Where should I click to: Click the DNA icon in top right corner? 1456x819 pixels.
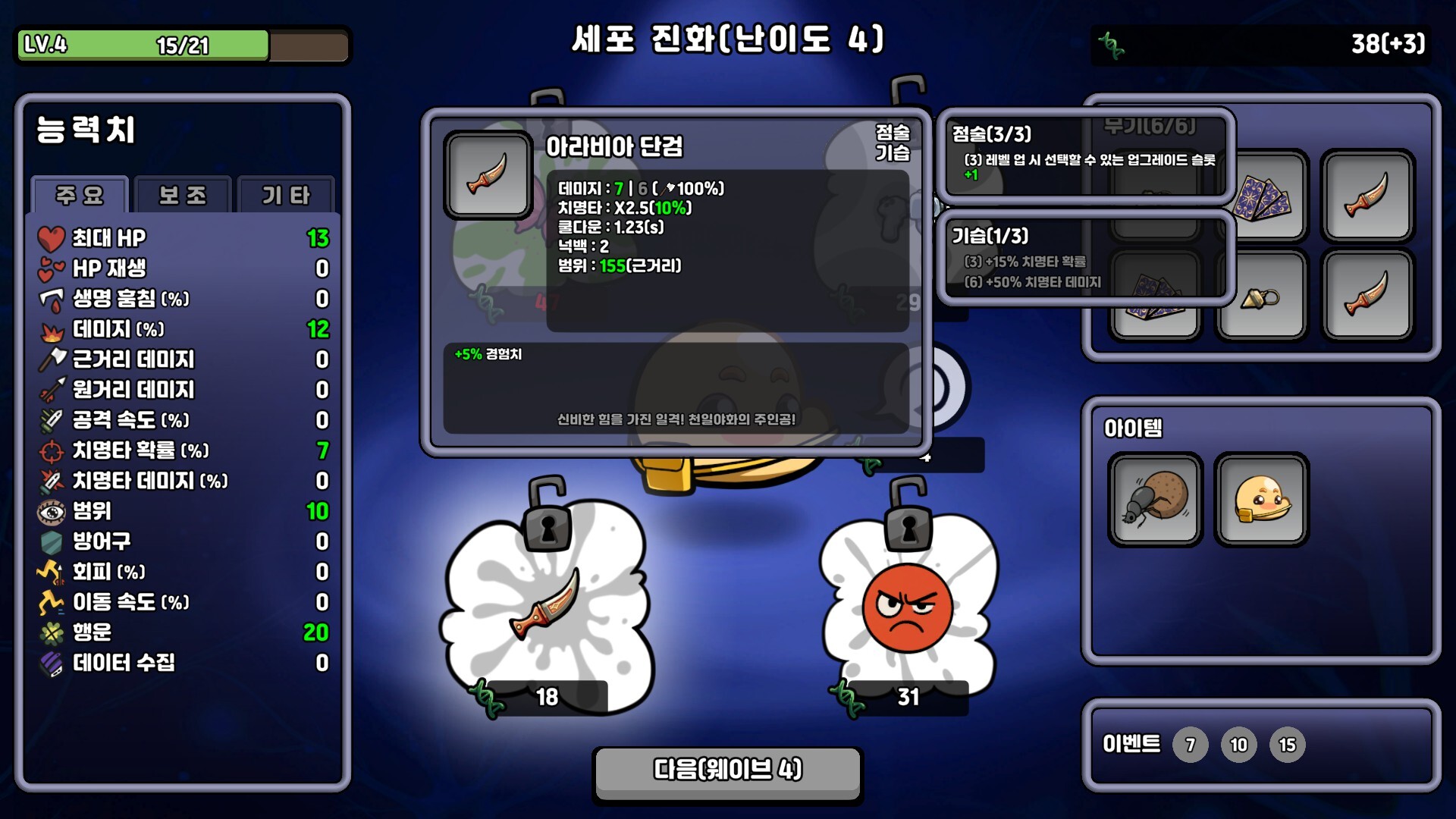[1112, 43]
